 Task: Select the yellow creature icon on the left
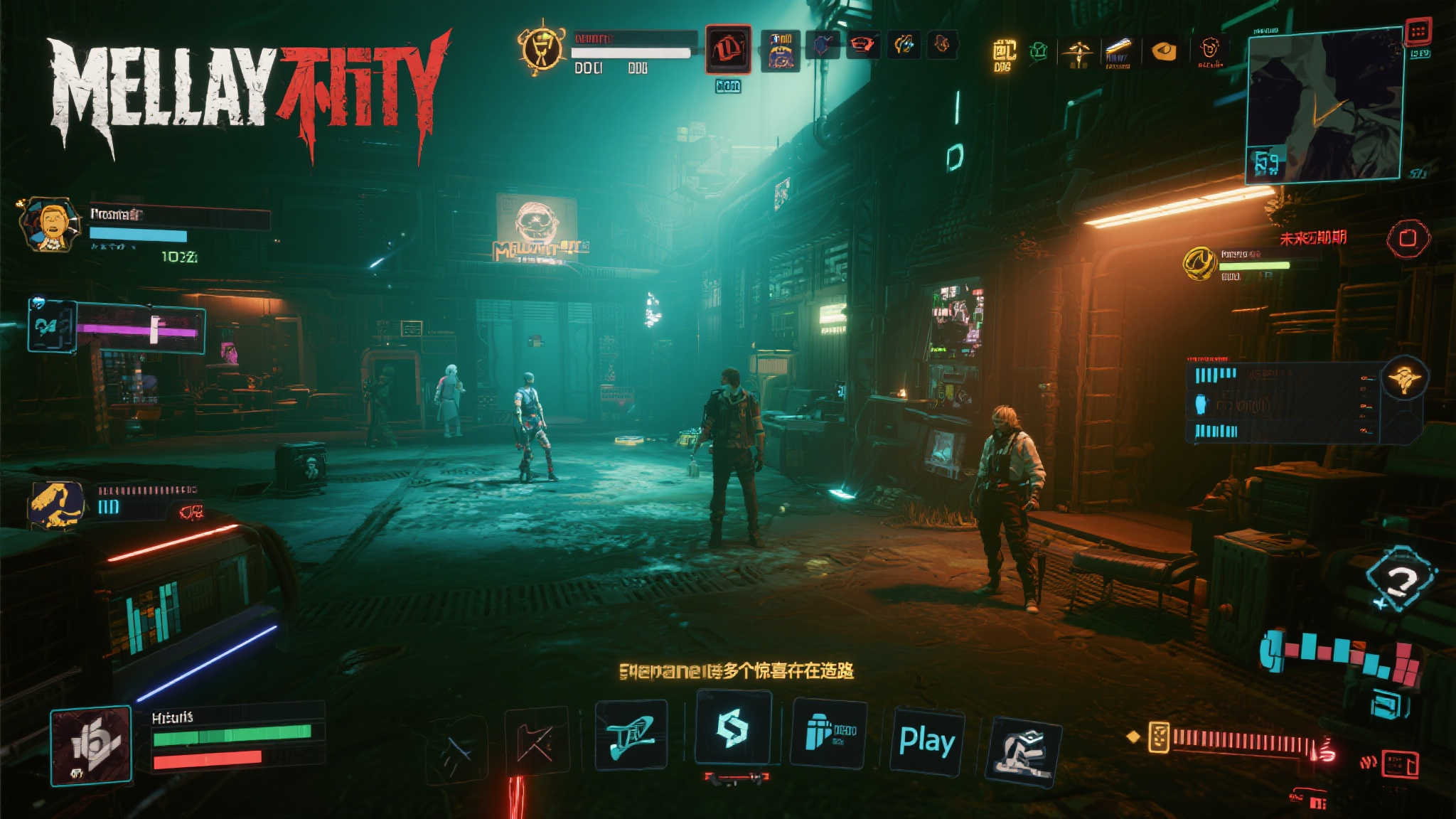coord(57,504)
